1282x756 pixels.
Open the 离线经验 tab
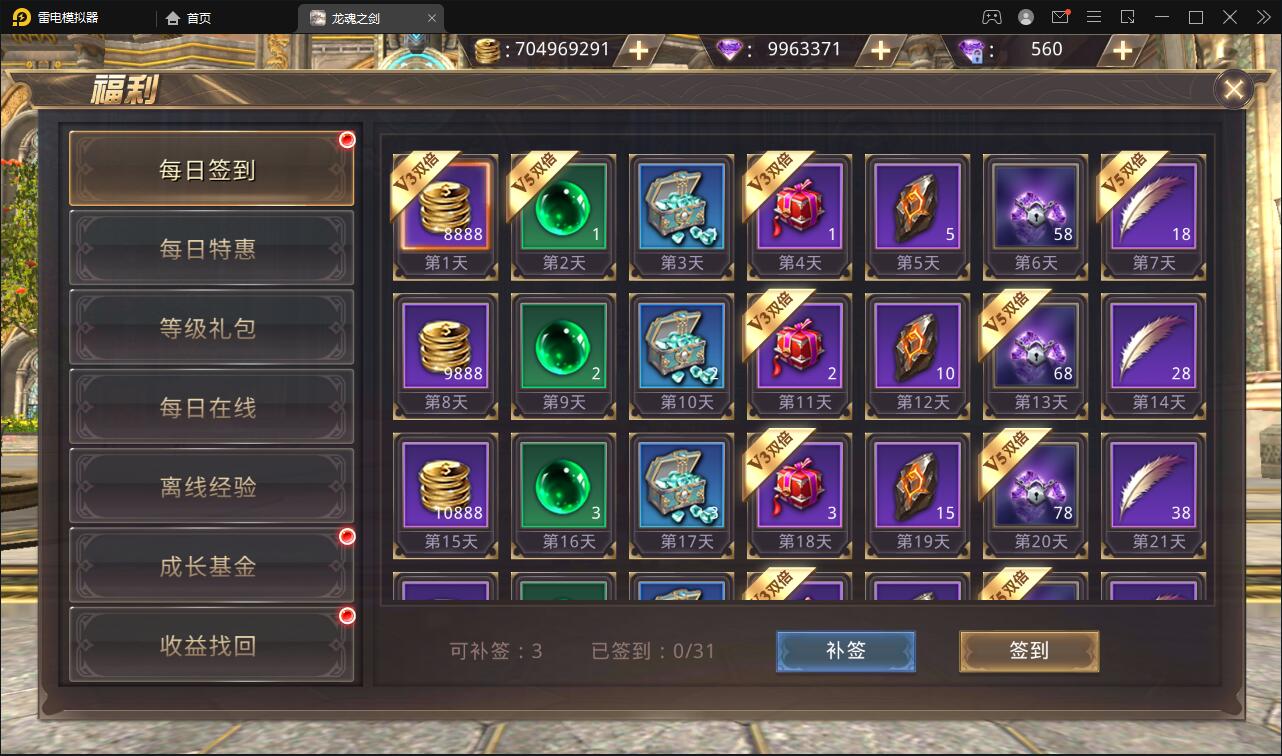[x=210, y=487]
